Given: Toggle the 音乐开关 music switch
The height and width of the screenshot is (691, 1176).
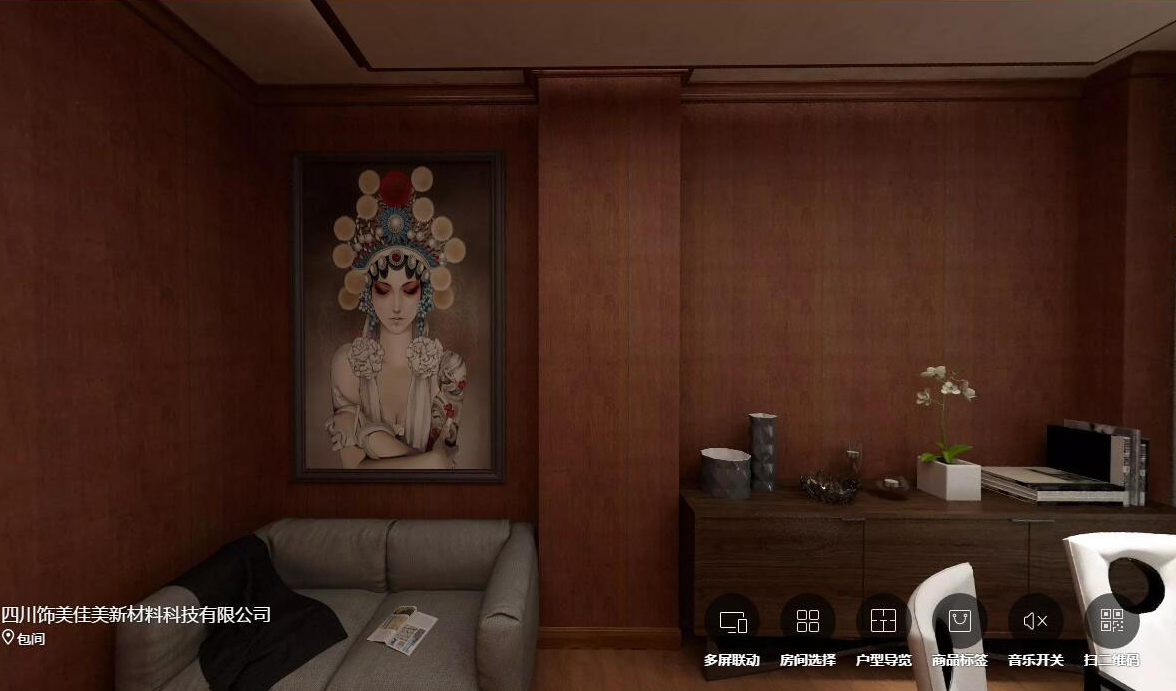Looking at the screenshot, I should tap(1035, 622).
